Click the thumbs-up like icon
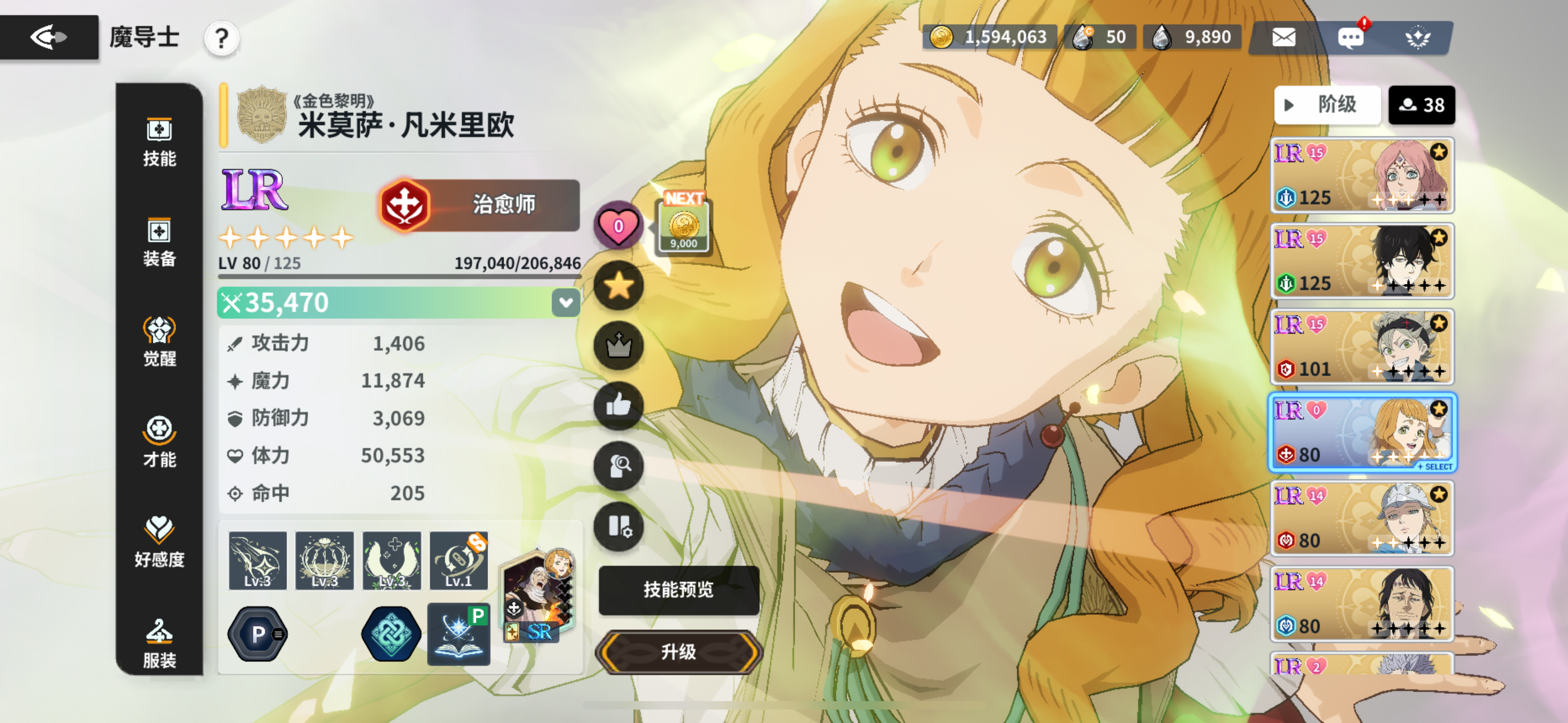 click(x=619, y=405)
